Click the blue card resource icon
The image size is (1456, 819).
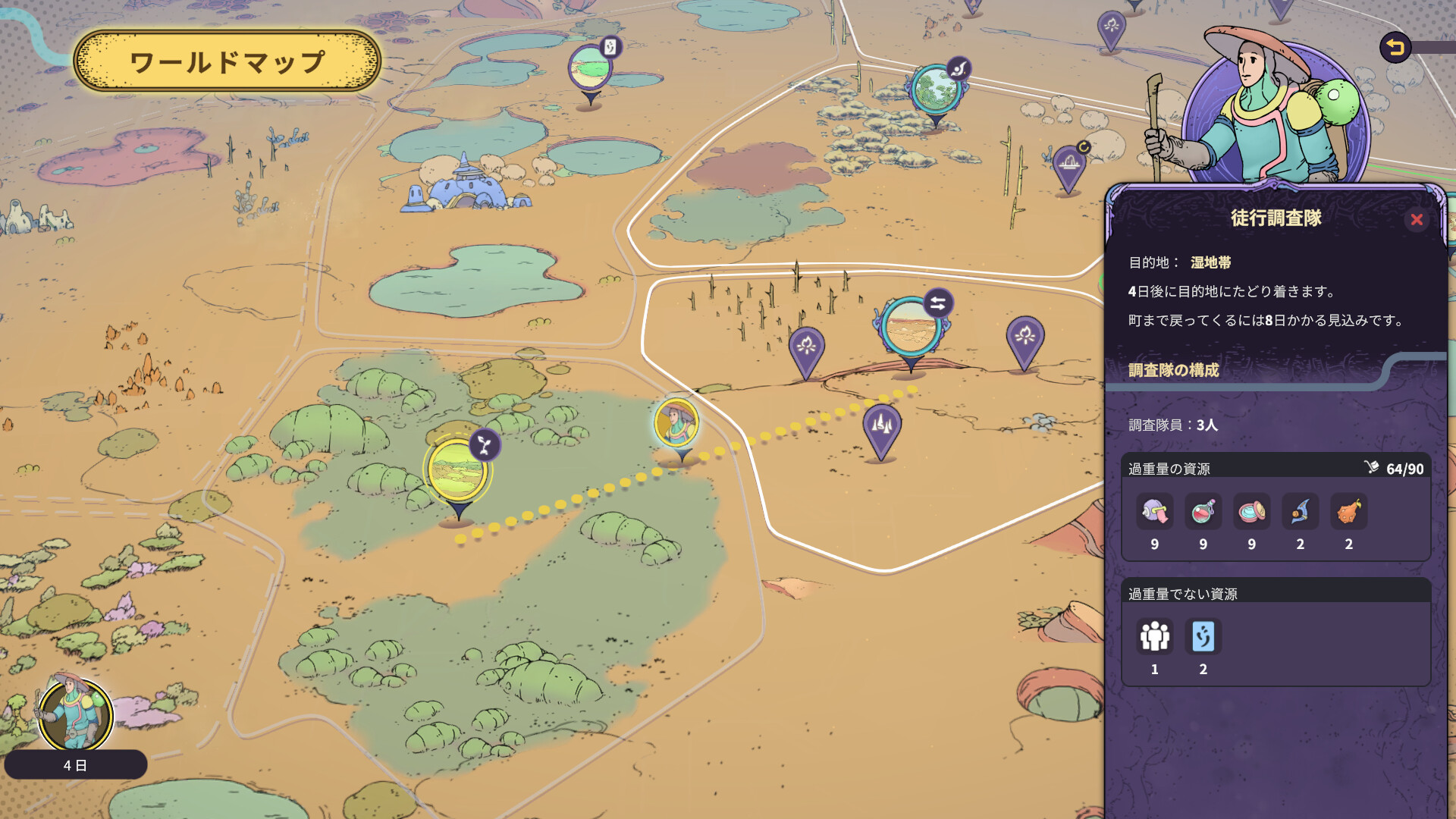coord(1203,637)
